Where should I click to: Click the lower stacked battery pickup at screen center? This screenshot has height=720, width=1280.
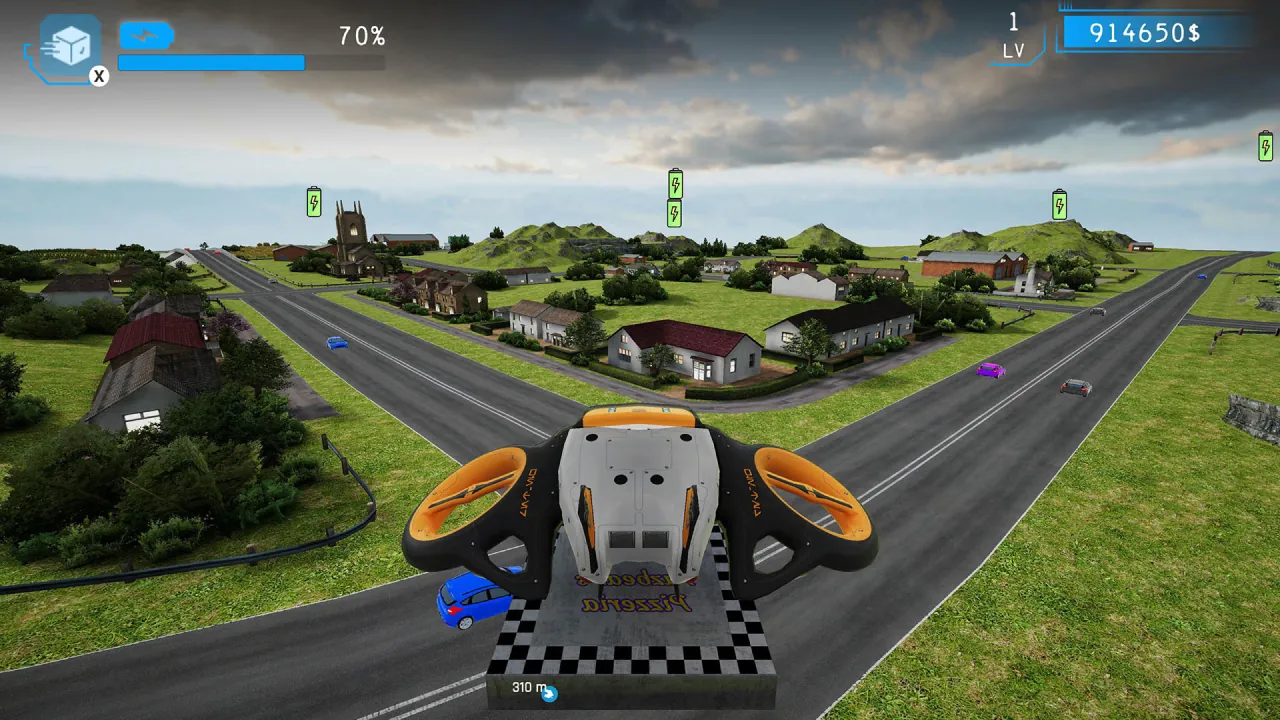[x=674, y=214]
